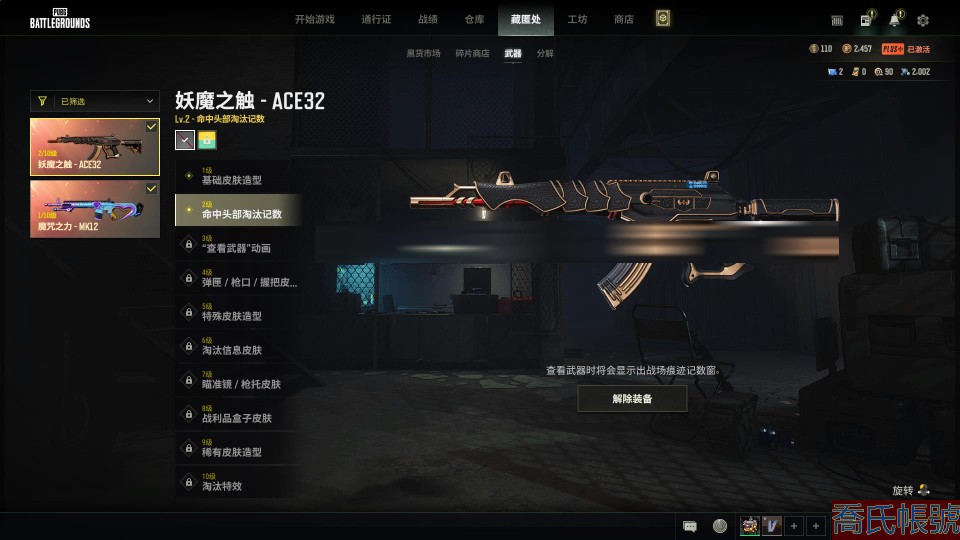Screen dimensions: 960x540
Task: Choose the 魔咒之力 MK12 weapon card
Action: (x=95, y=208)
